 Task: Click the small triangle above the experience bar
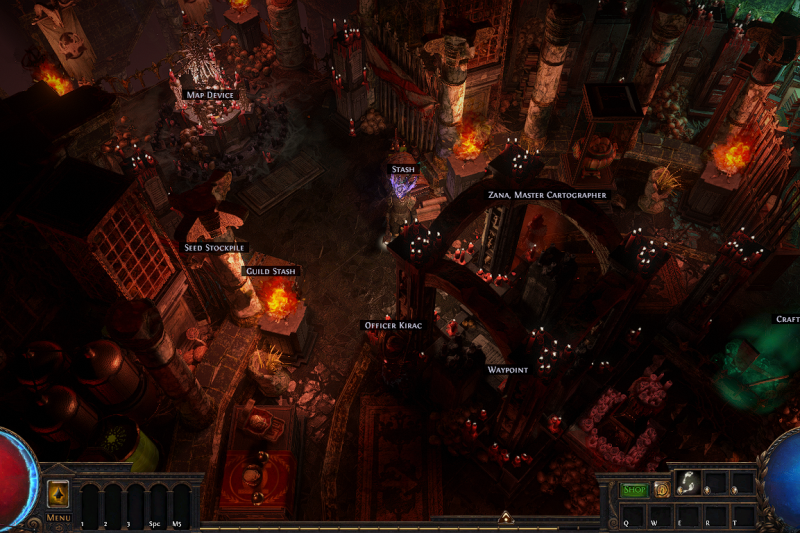click(506, 517)
